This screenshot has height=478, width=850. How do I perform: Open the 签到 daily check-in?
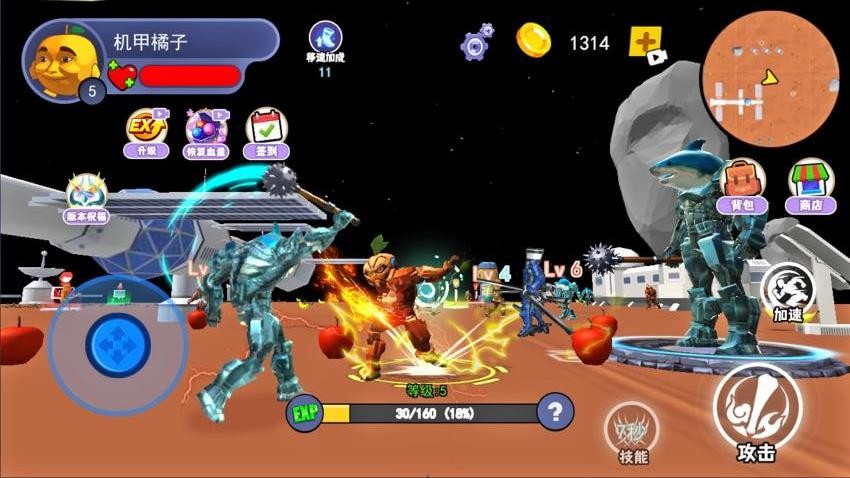tap(266, 133)
